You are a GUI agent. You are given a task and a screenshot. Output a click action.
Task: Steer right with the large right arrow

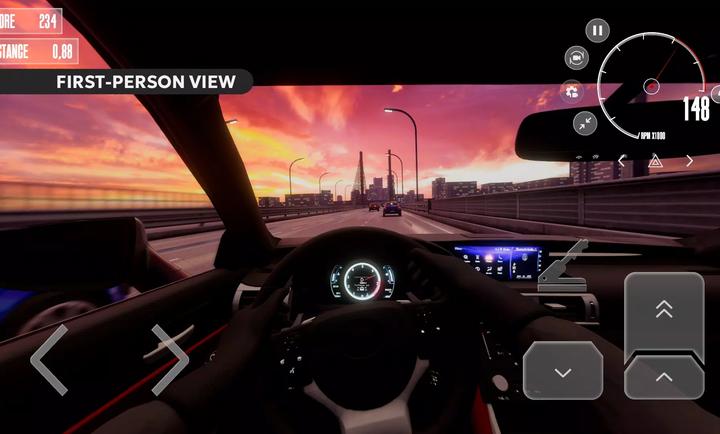[169, 359]
